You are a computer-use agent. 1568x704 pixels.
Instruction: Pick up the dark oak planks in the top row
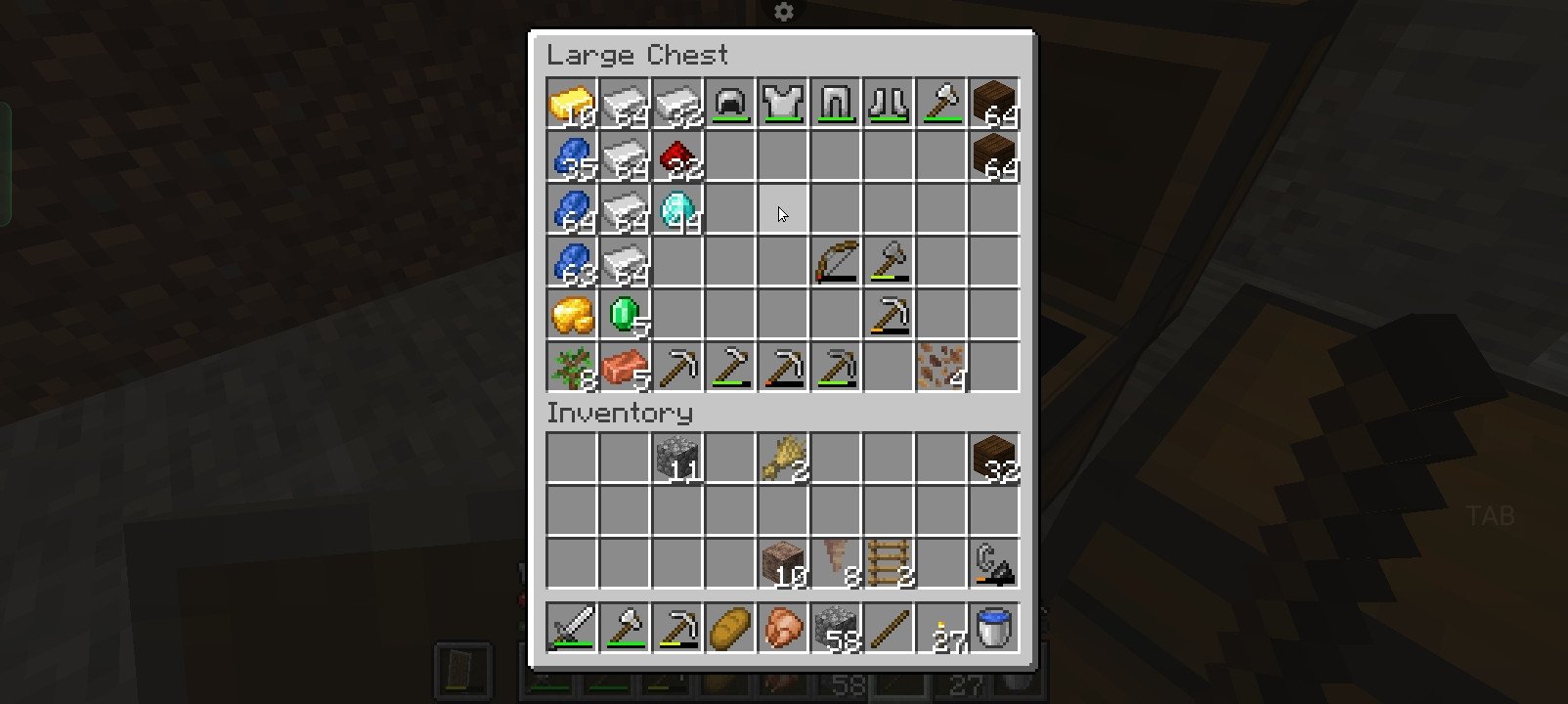(994, 103)
